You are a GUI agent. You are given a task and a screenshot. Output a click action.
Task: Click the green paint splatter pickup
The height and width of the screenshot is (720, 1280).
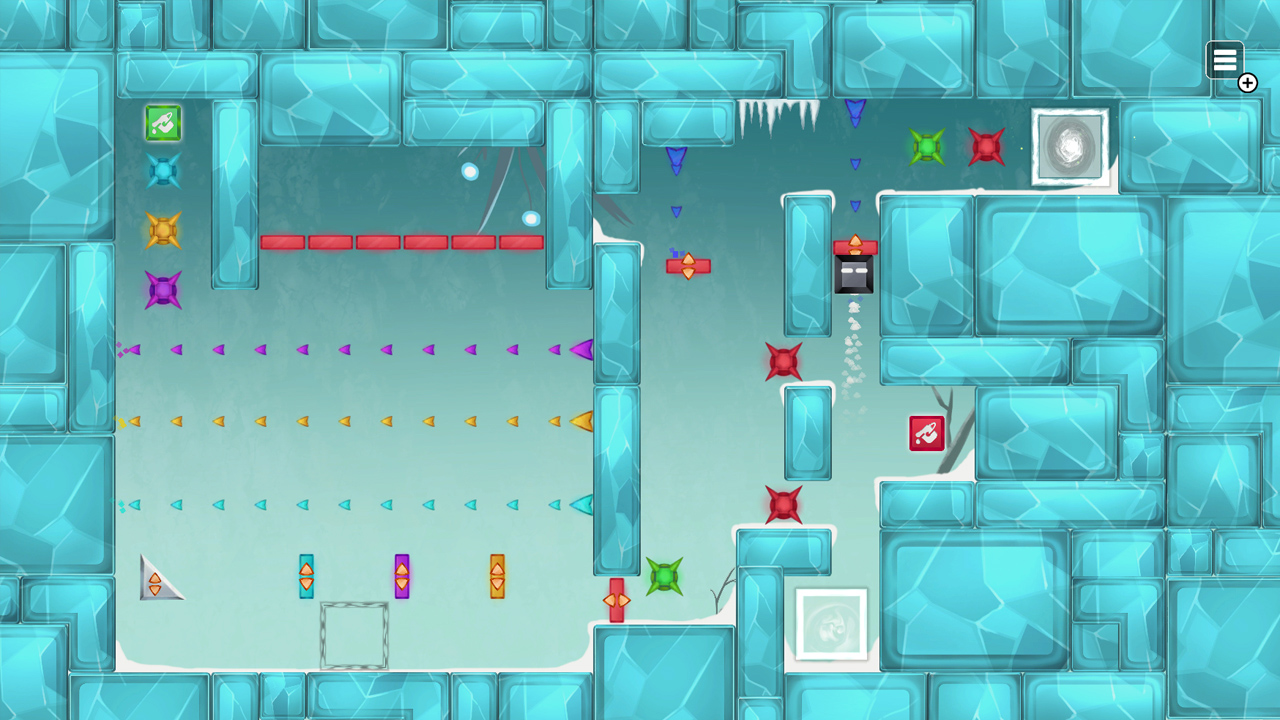161,123
